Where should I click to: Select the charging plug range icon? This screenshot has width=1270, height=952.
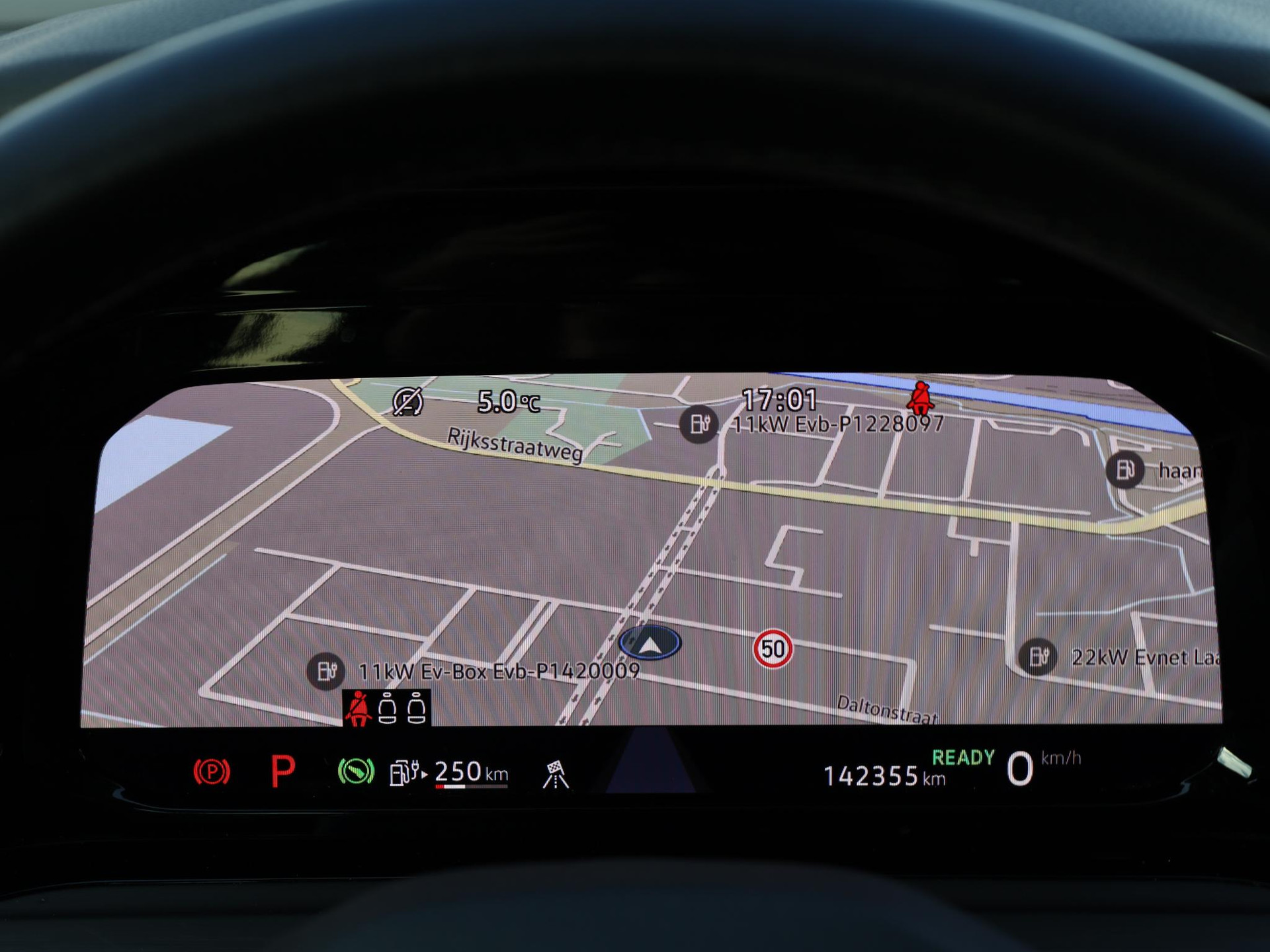[x=407, y=772]
